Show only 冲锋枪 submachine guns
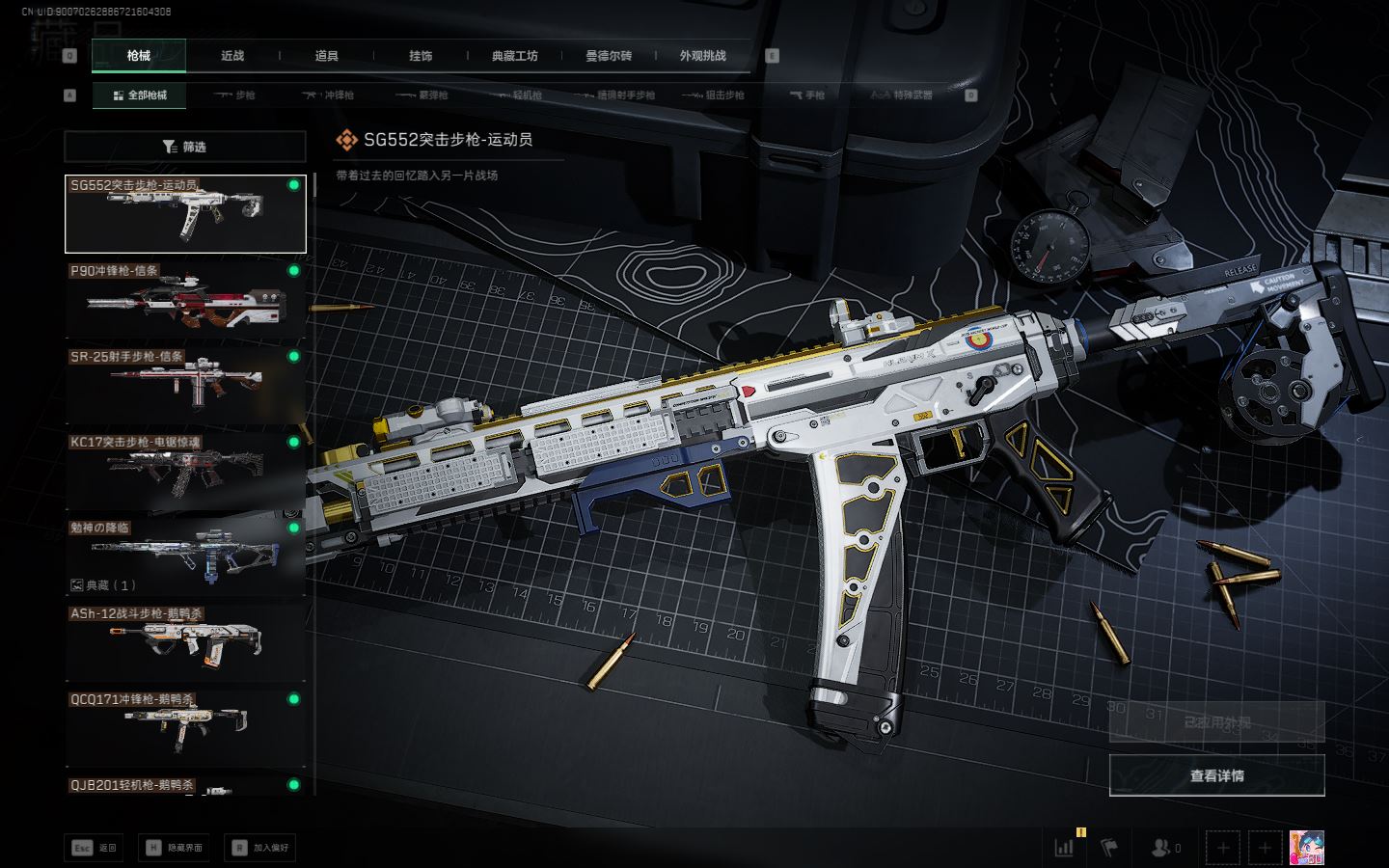This screenshot has width=1389, height=868. pos(328,95)
